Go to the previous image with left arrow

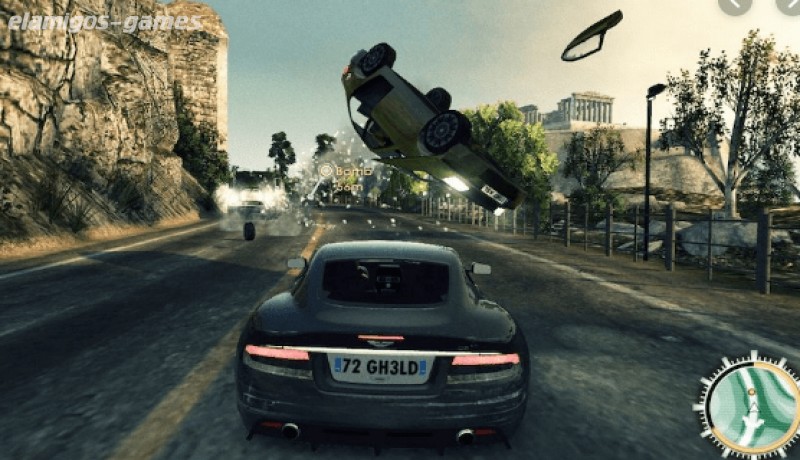[x=736, y=5]
